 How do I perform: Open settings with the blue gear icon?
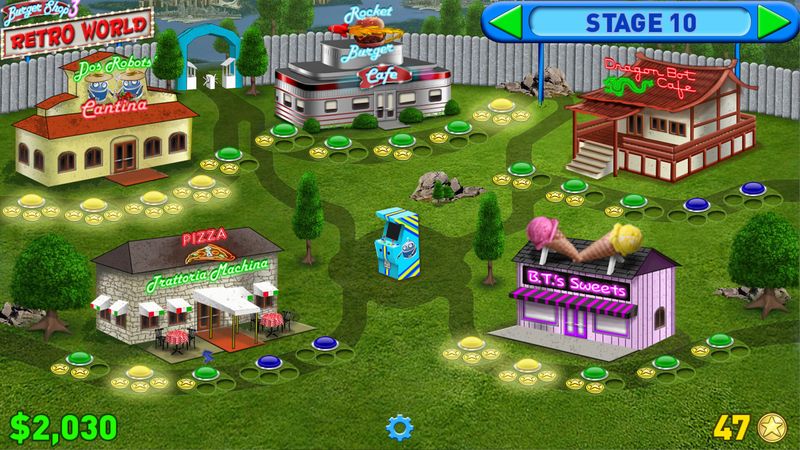[400, 429]
